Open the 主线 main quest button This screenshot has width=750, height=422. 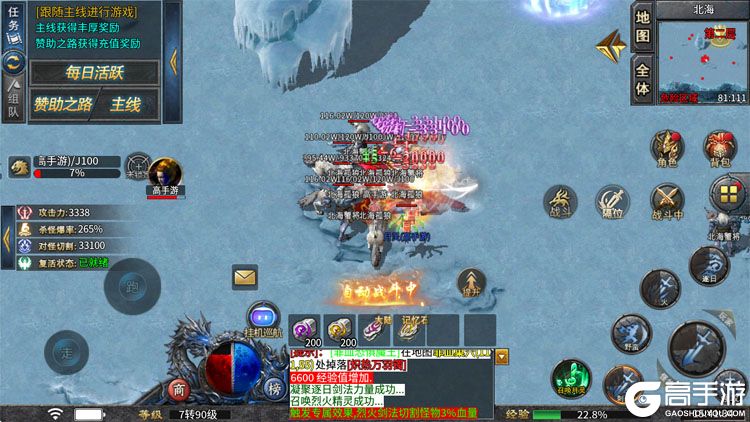click(126, 103)
